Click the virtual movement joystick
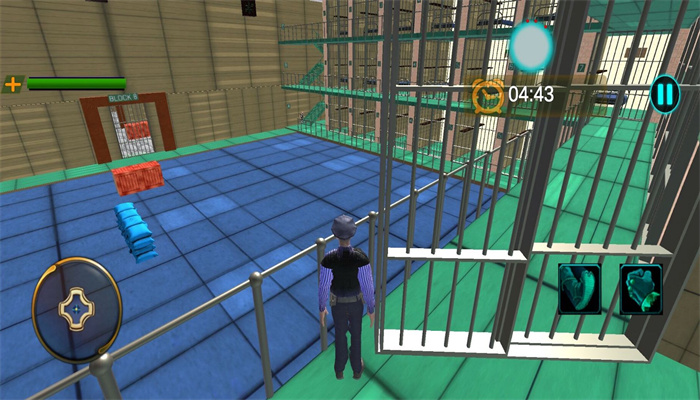This screenshot has width=700, height=400. [77, 308]
